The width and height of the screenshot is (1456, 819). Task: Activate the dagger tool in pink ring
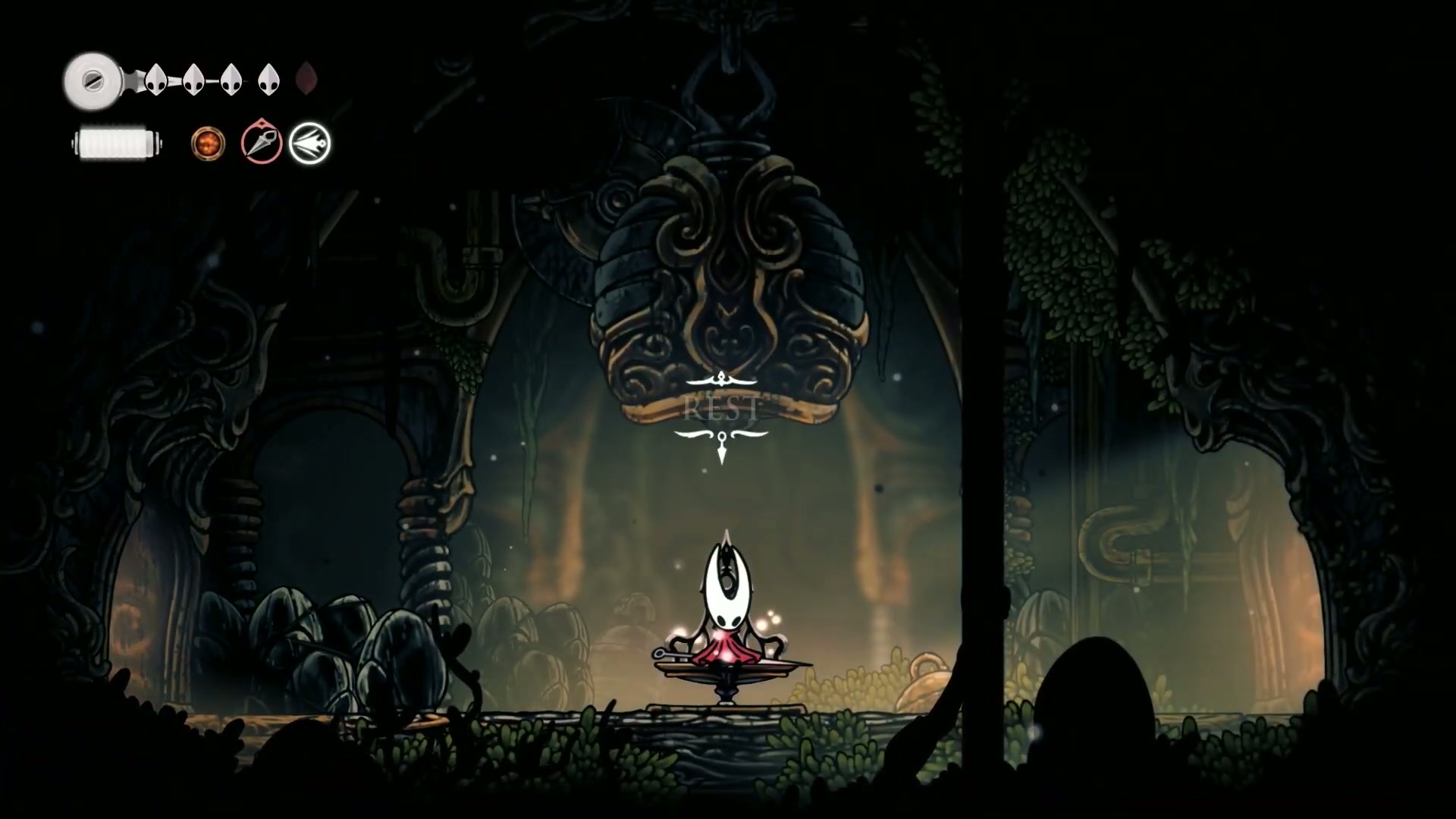262,143
